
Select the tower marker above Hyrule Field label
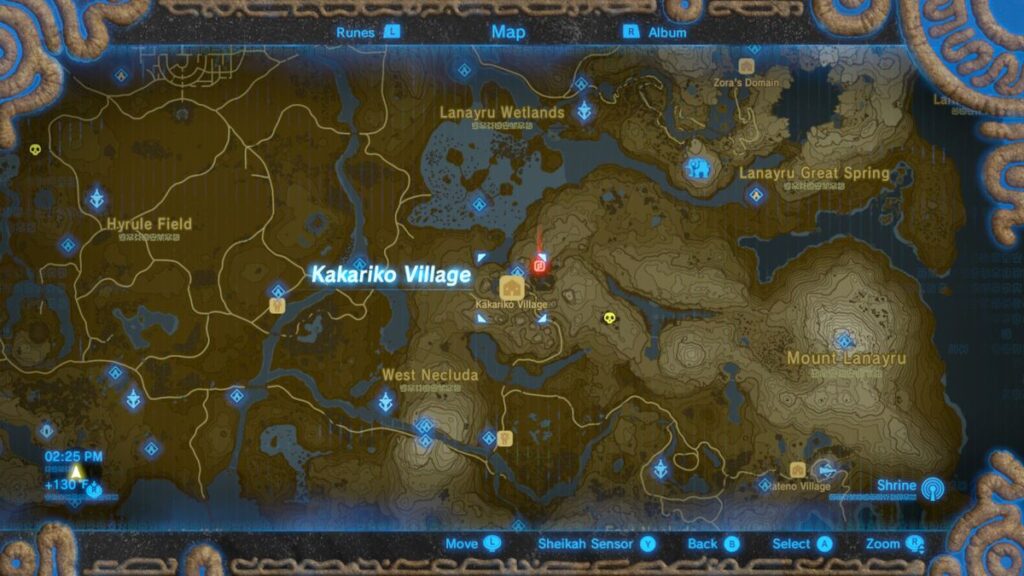point(97,197)
